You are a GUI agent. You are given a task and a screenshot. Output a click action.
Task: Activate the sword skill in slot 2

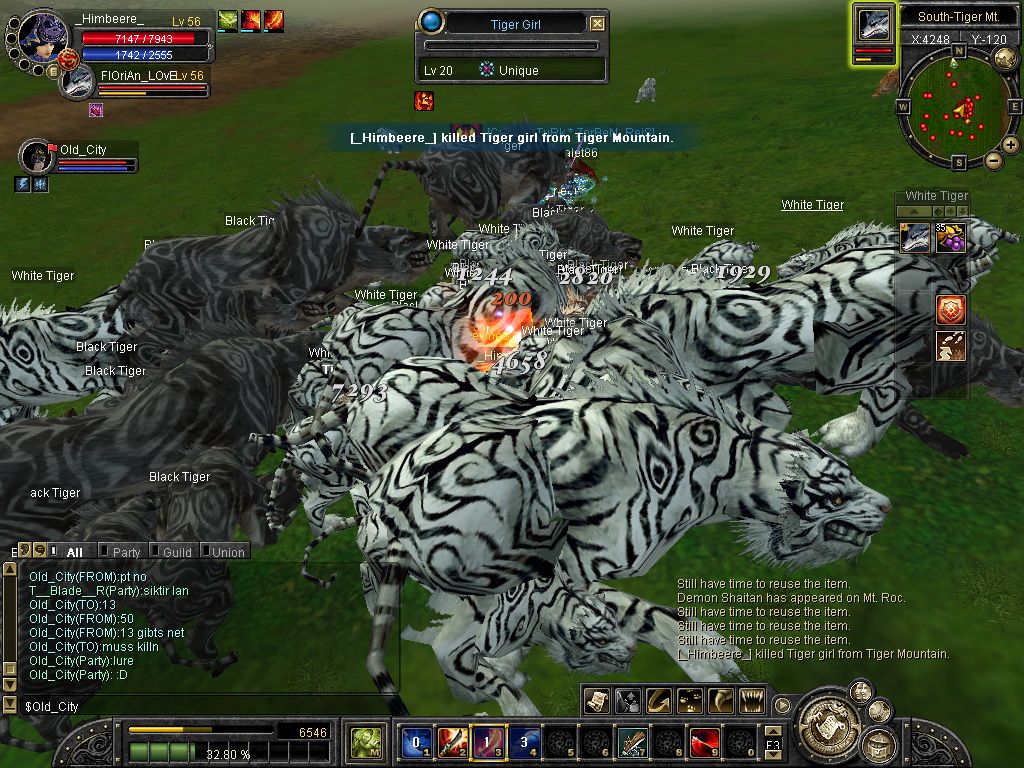[452, 742]
